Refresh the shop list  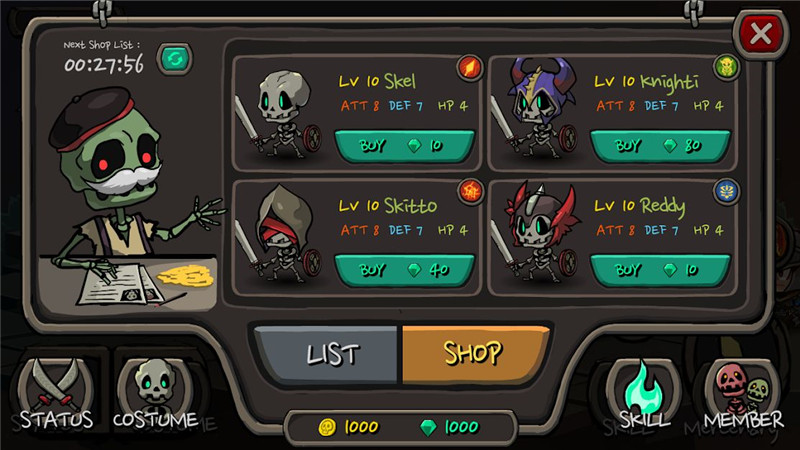(174, 60)
